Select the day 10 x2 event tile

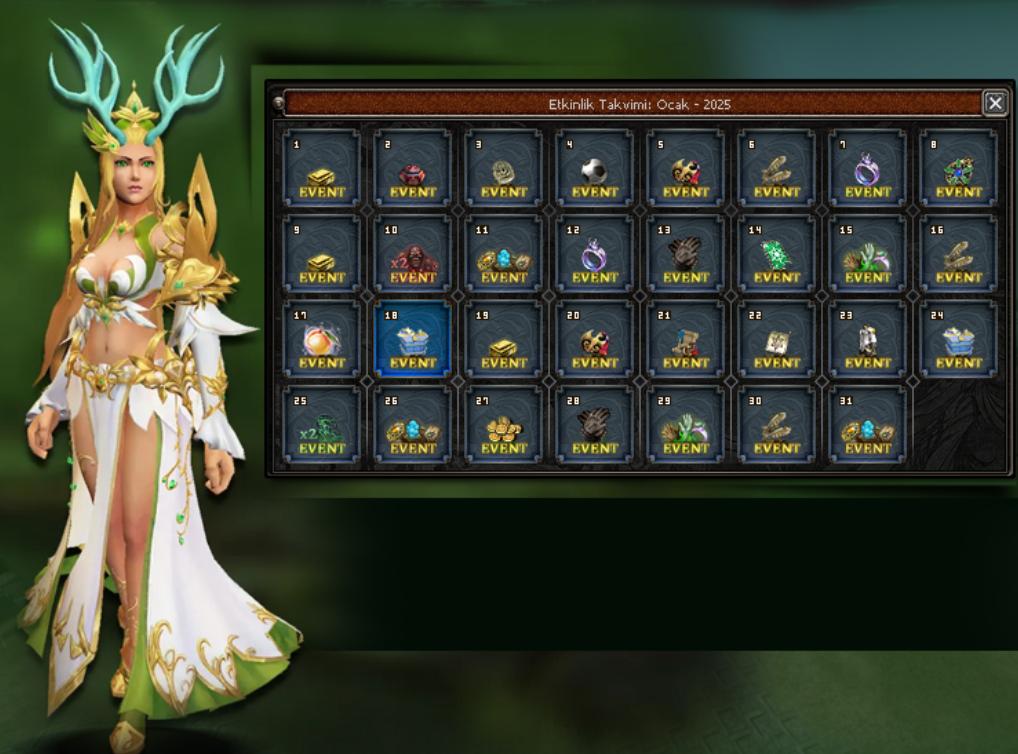(x=413, y=254)
